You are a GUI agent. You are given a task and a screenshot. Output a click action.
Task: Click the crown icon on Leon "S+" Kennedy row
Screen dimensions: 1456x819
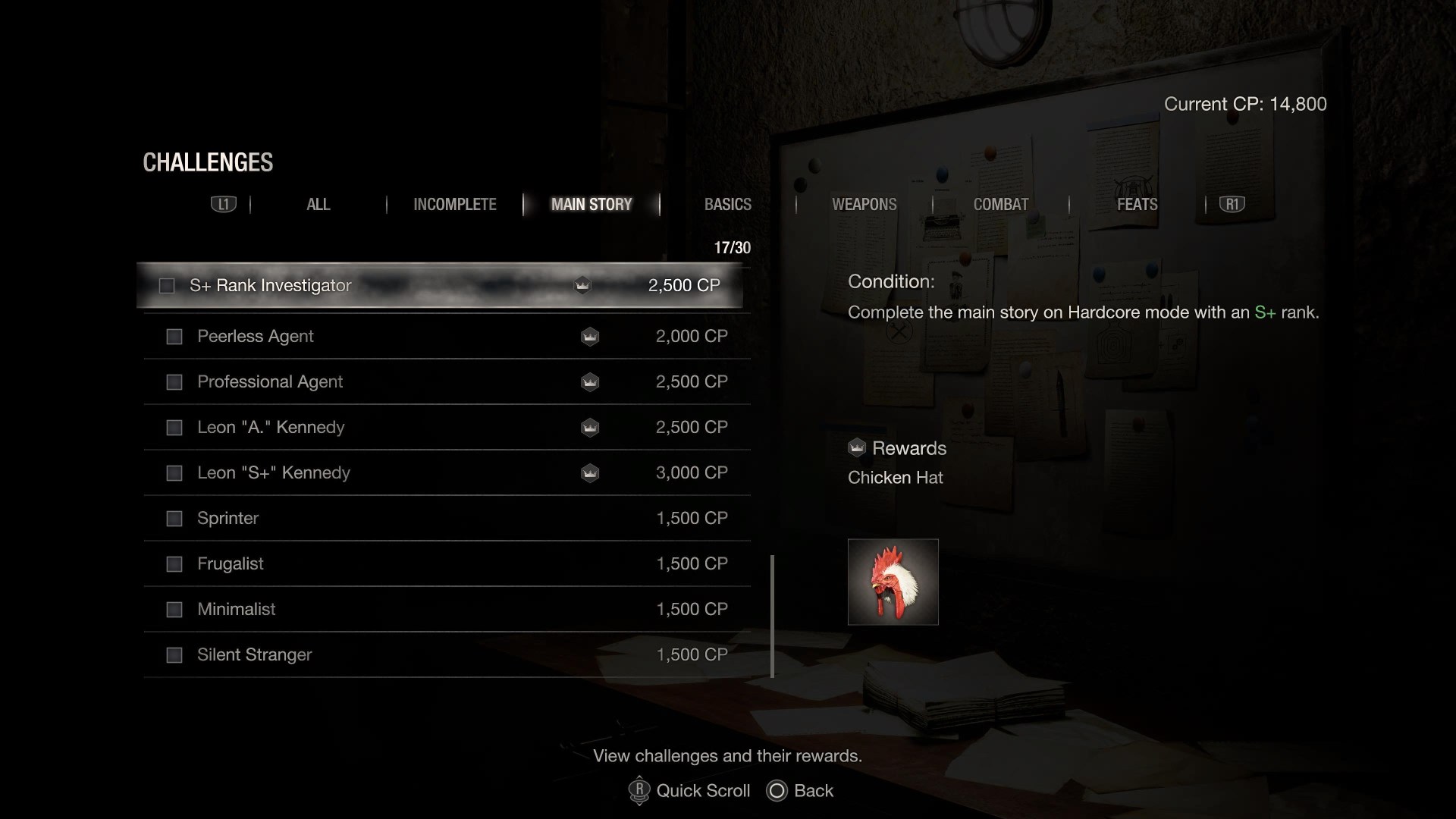click(590, 472)
